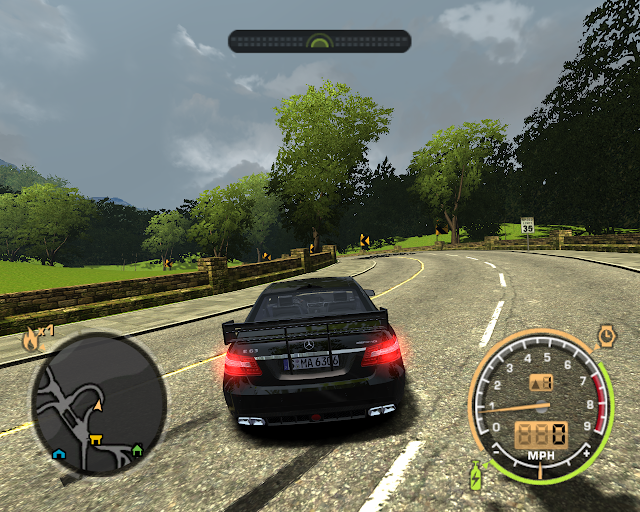
Task: Click the blue safe house map marker
Action: [59, 453]
